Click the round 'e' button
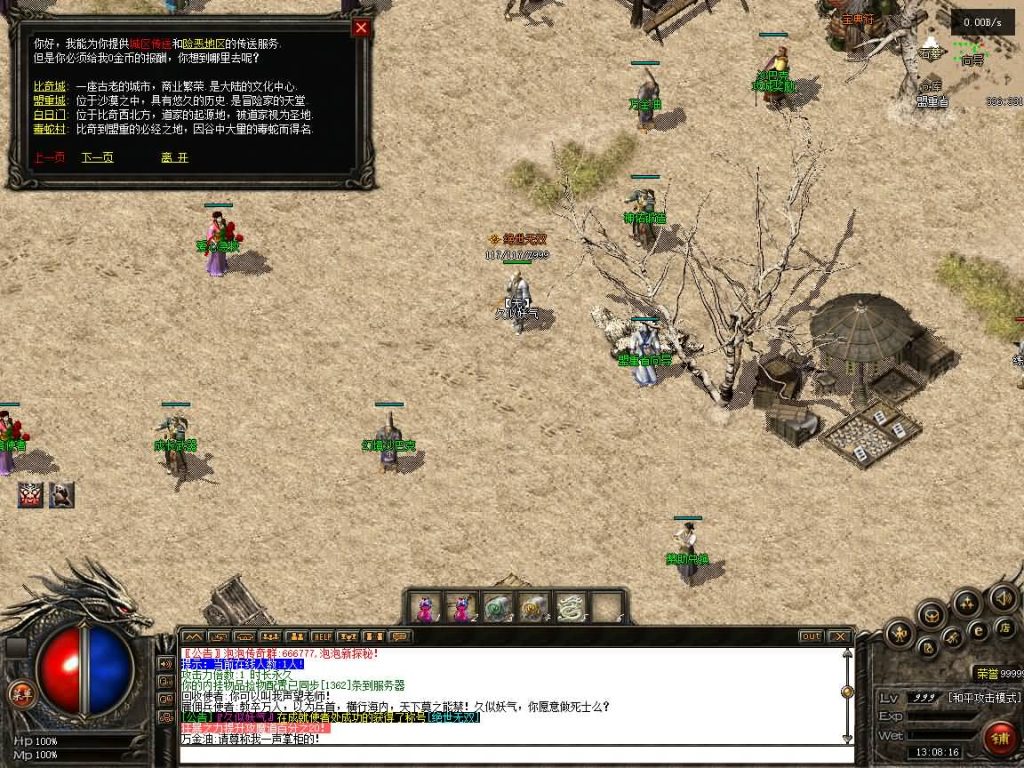 click(978, 629)
